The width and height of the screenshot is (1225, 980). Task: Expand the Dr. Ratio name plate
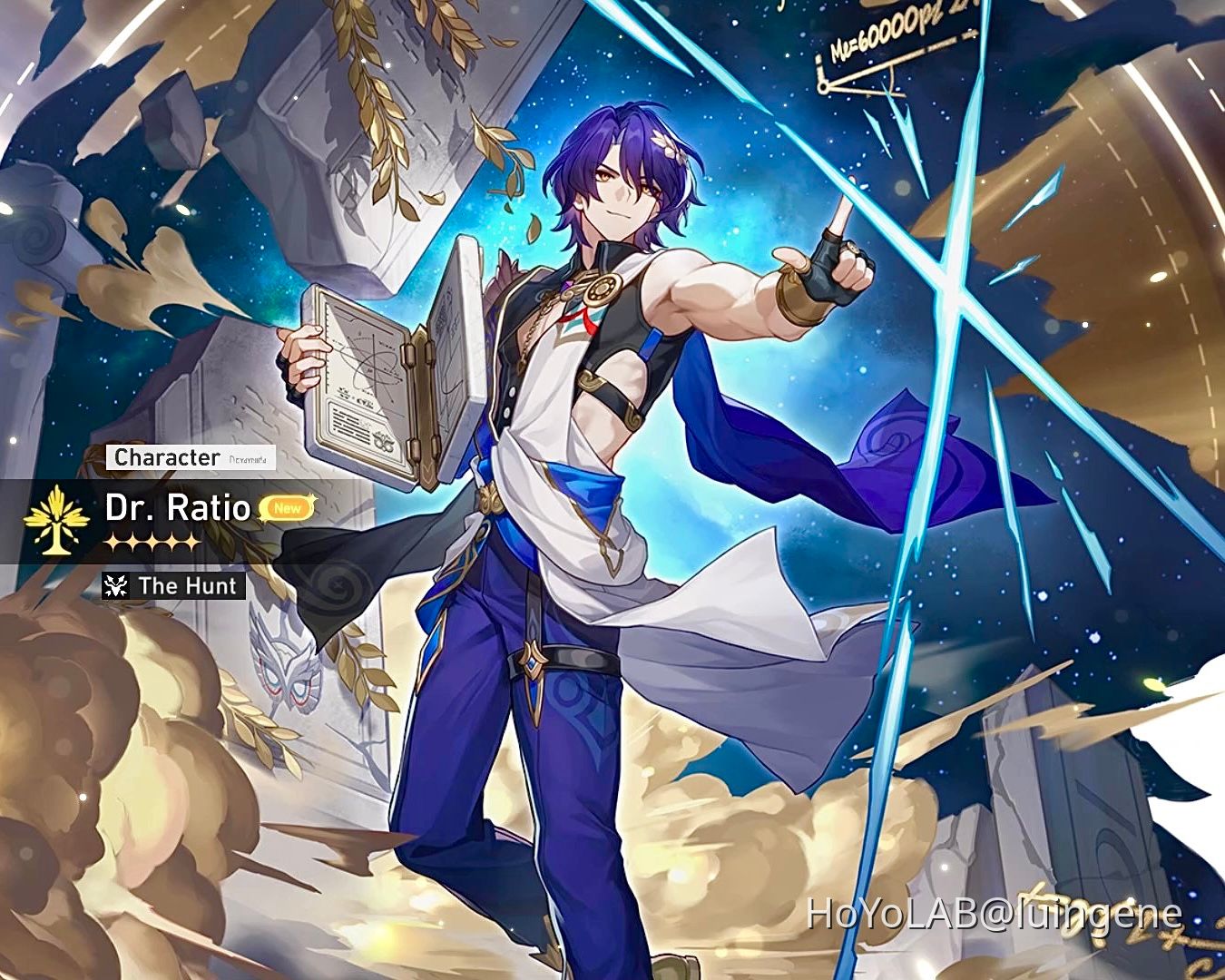click(178, 509)
